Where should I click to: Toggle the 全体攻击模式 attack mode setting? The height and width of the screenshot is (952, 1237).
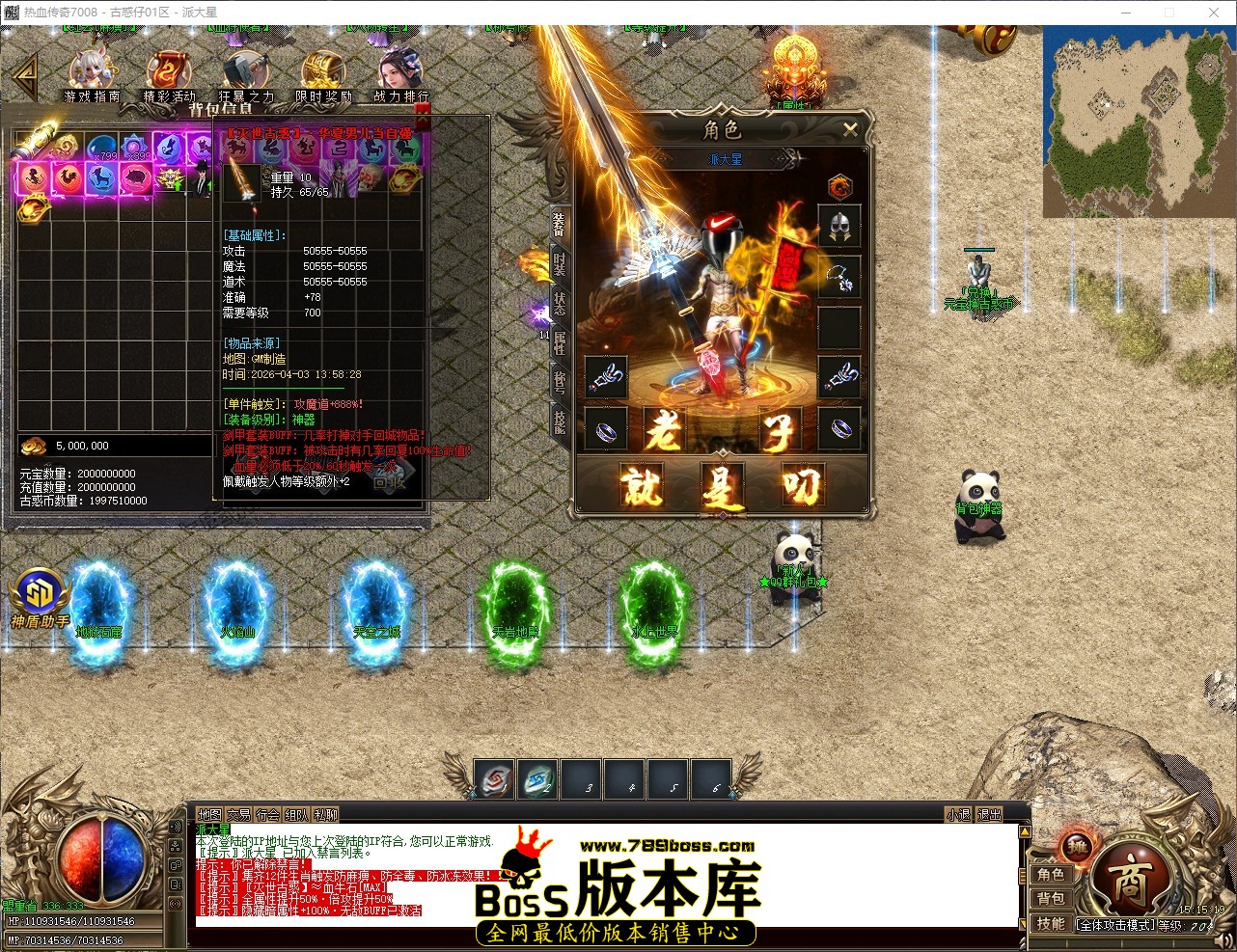(1114, 923)
